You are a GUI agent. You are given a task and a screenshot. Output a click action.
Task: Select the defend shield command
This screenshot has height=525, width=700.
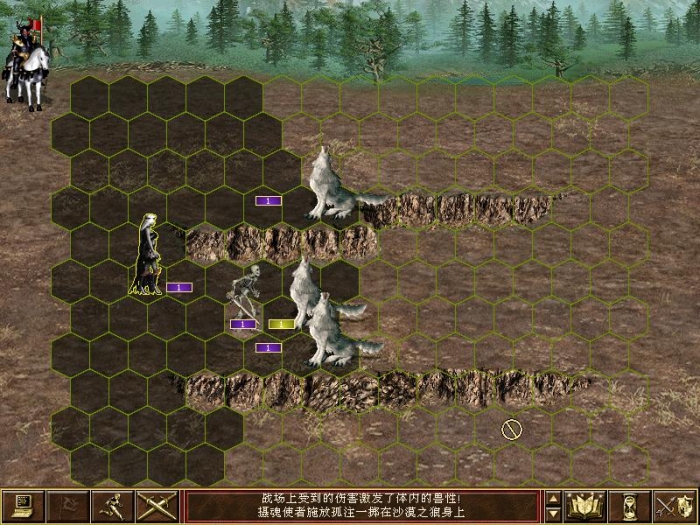pos(675,506)
